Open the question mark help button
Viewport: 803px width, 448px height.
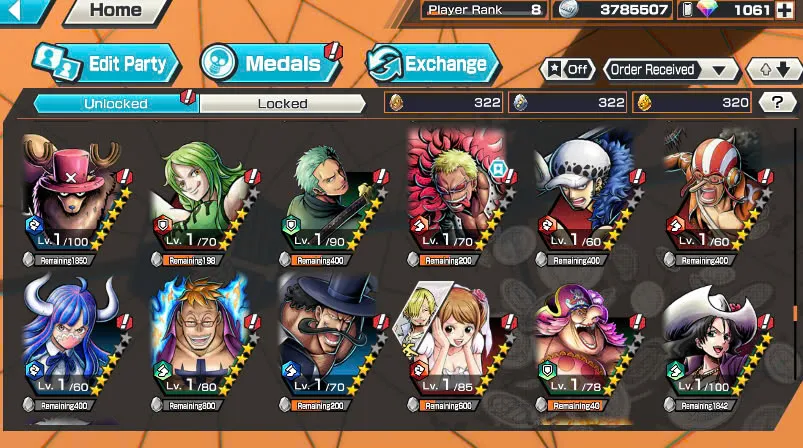[777, 102]
